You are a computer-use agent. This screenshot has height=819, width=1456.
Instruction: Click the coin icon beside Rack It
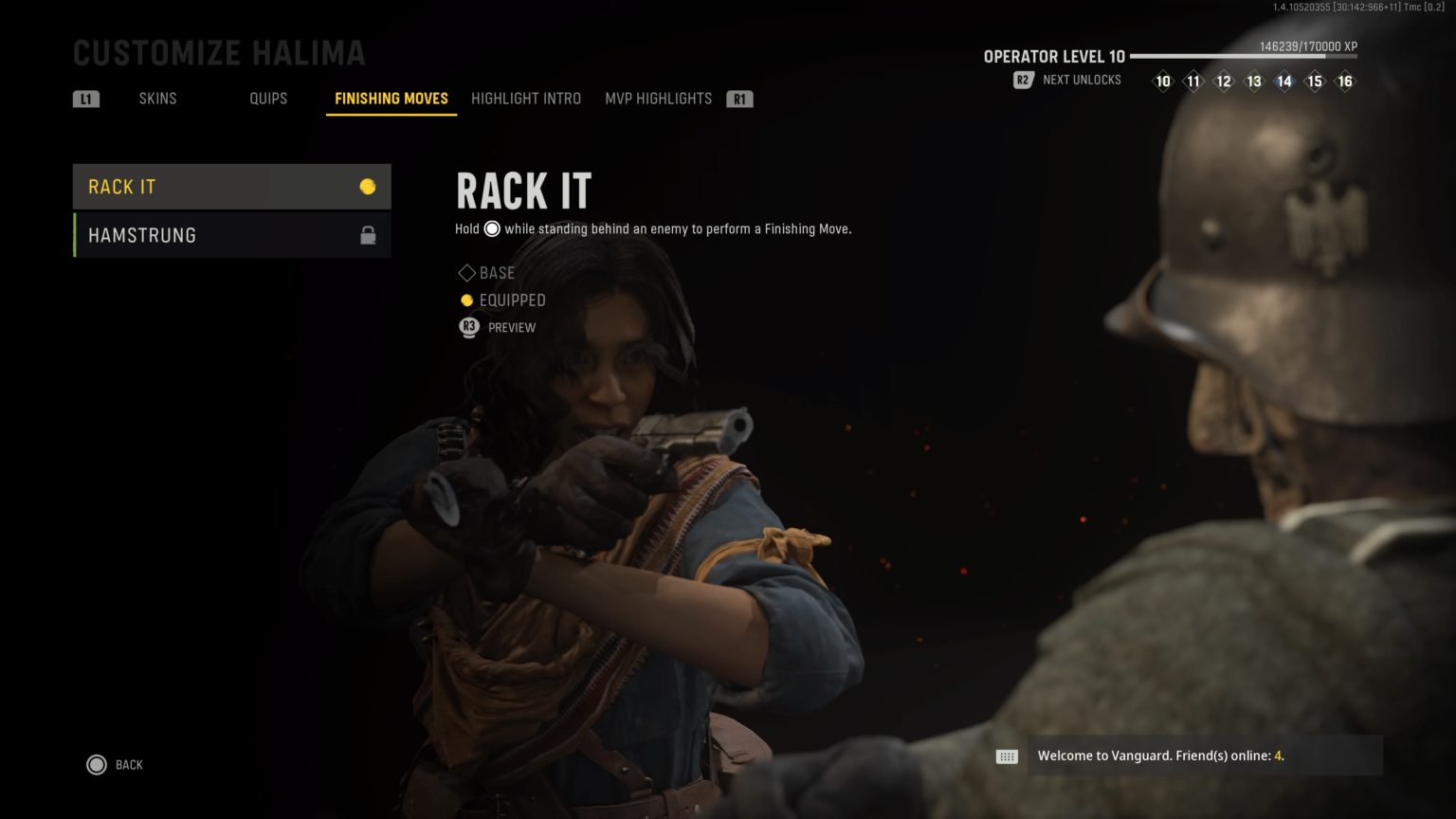(x=369, y=187)
